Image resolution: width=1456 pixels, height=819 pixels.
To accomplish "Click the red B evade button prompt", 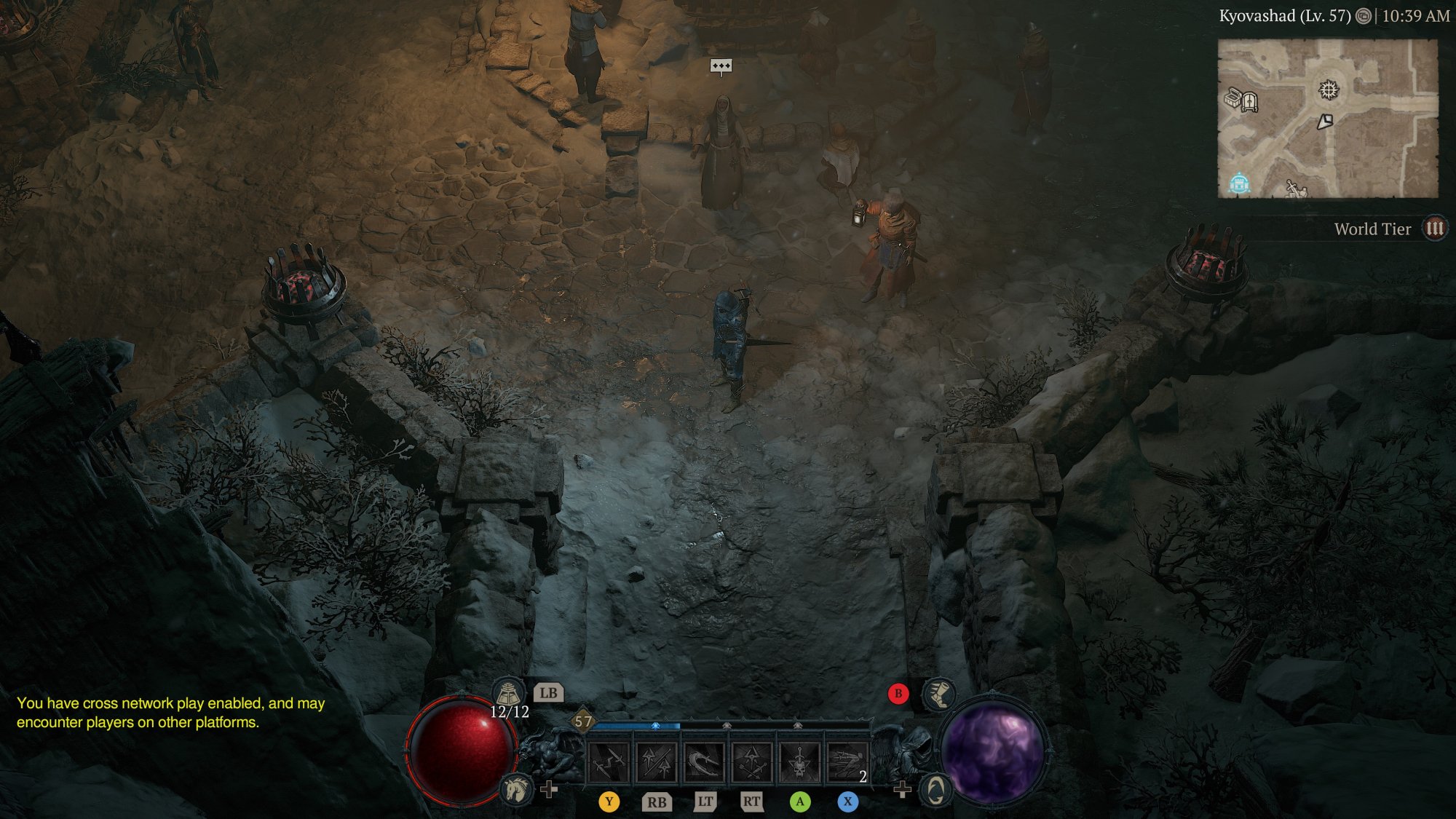I will [897, 693].
